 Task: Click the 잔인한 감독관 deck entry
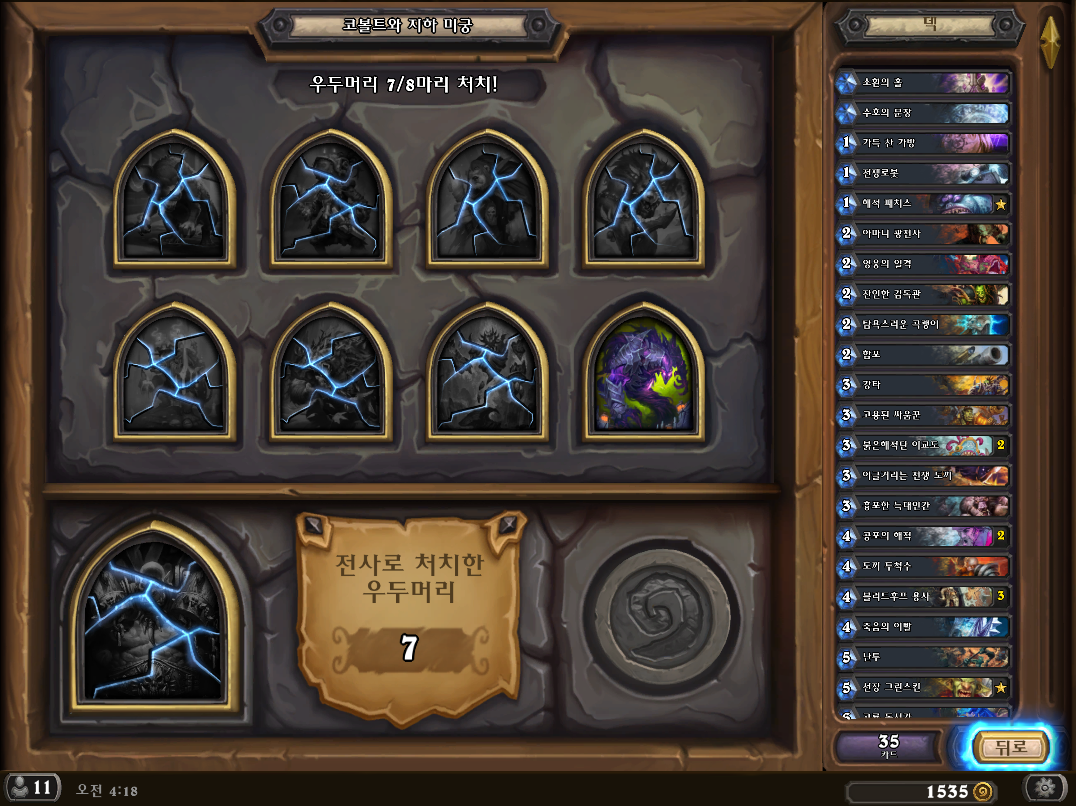(922, 295)
